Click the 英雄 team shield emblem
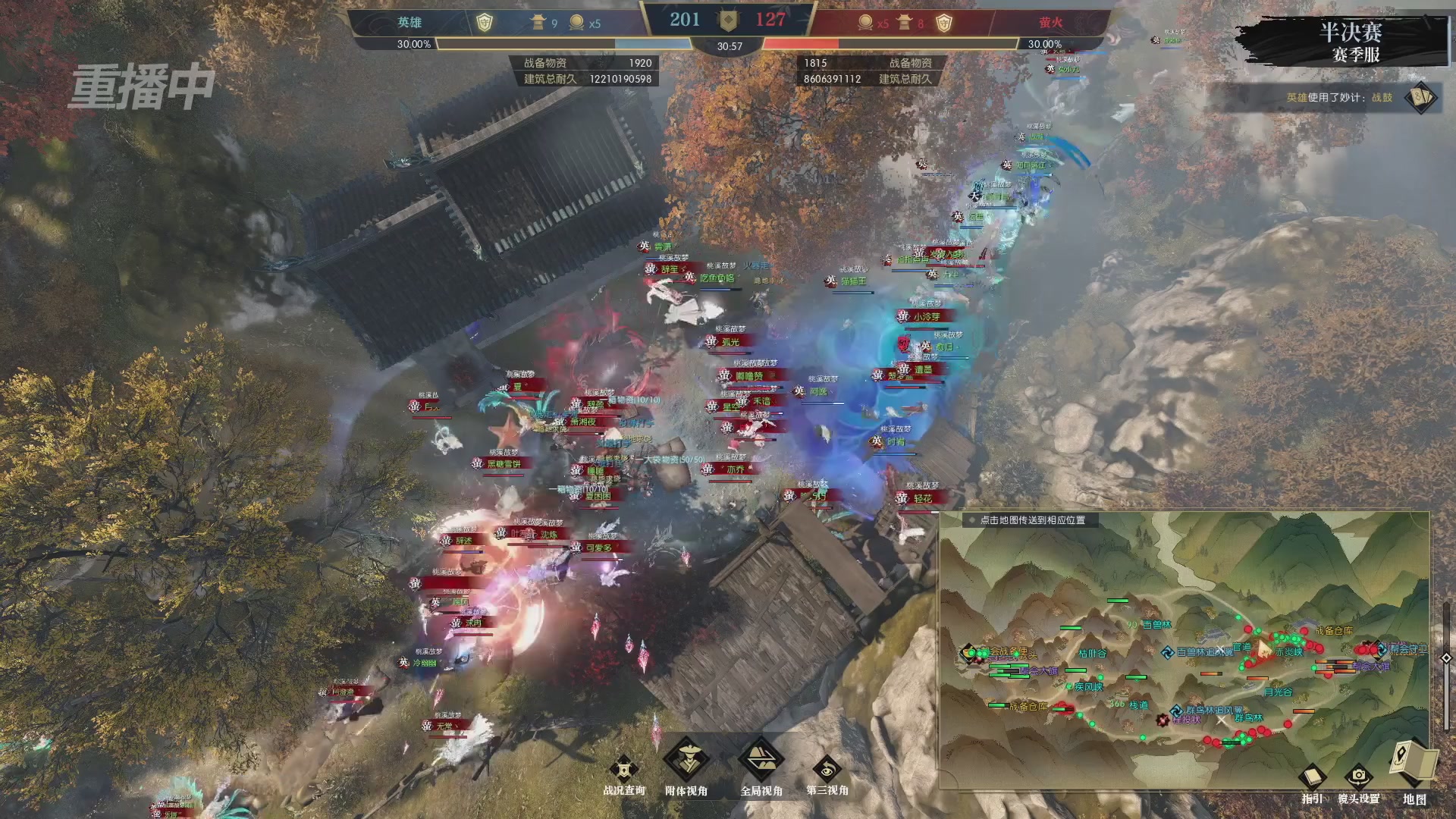 (x=484, y=23)
